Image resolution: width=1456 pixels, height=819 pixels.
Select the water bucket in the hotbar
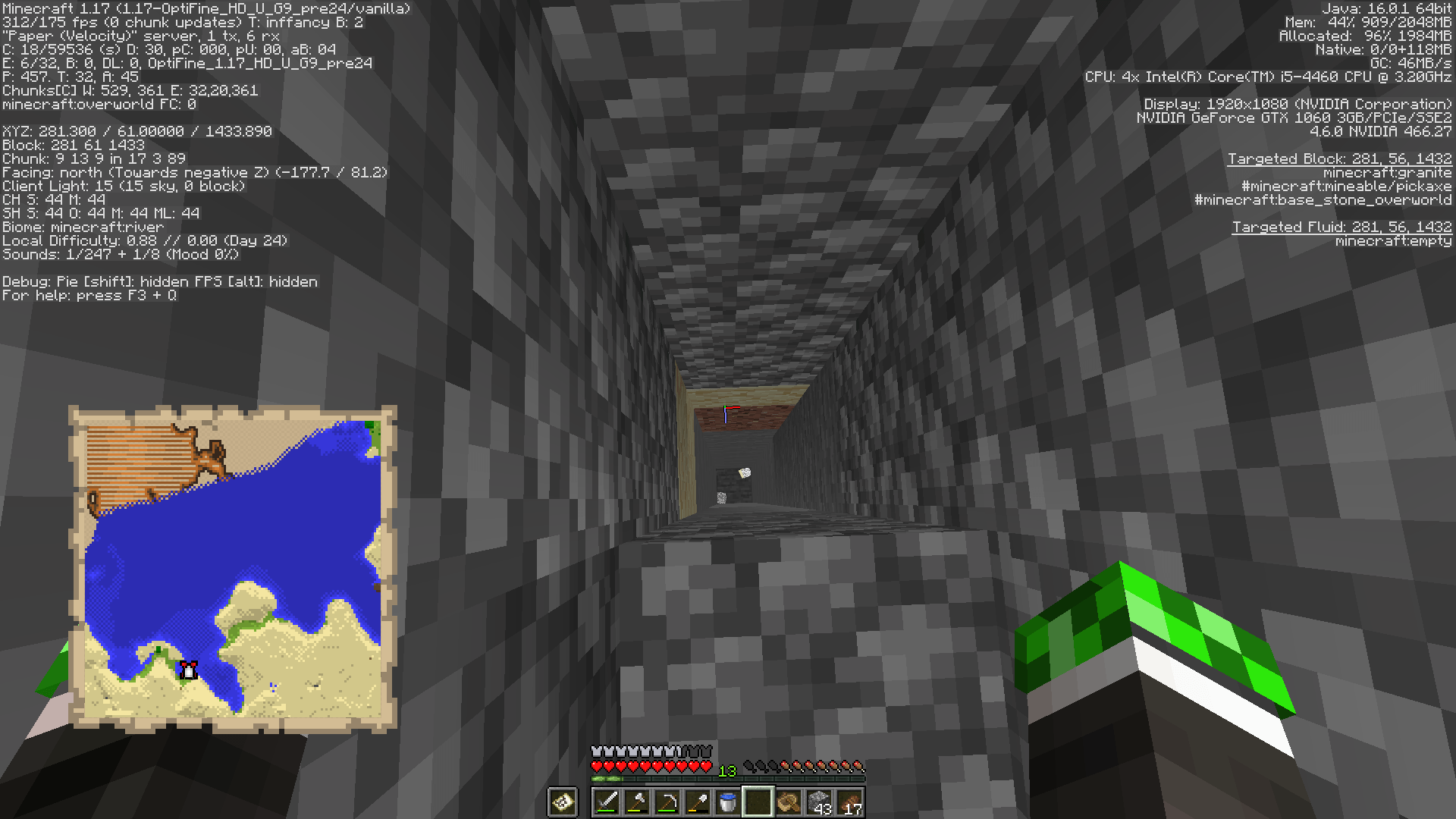[726, 801]
